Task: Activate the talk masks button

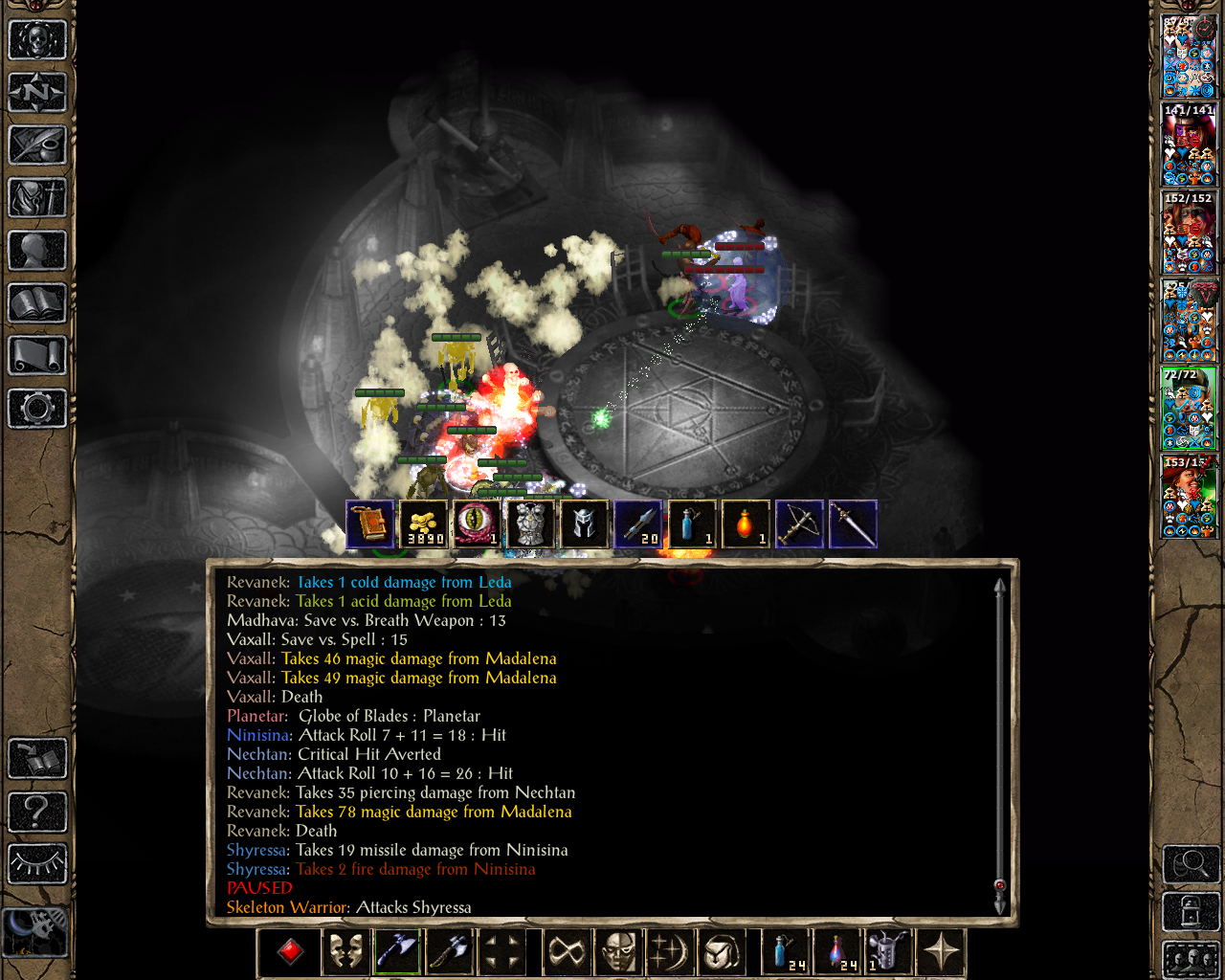Action: [345, 952]
